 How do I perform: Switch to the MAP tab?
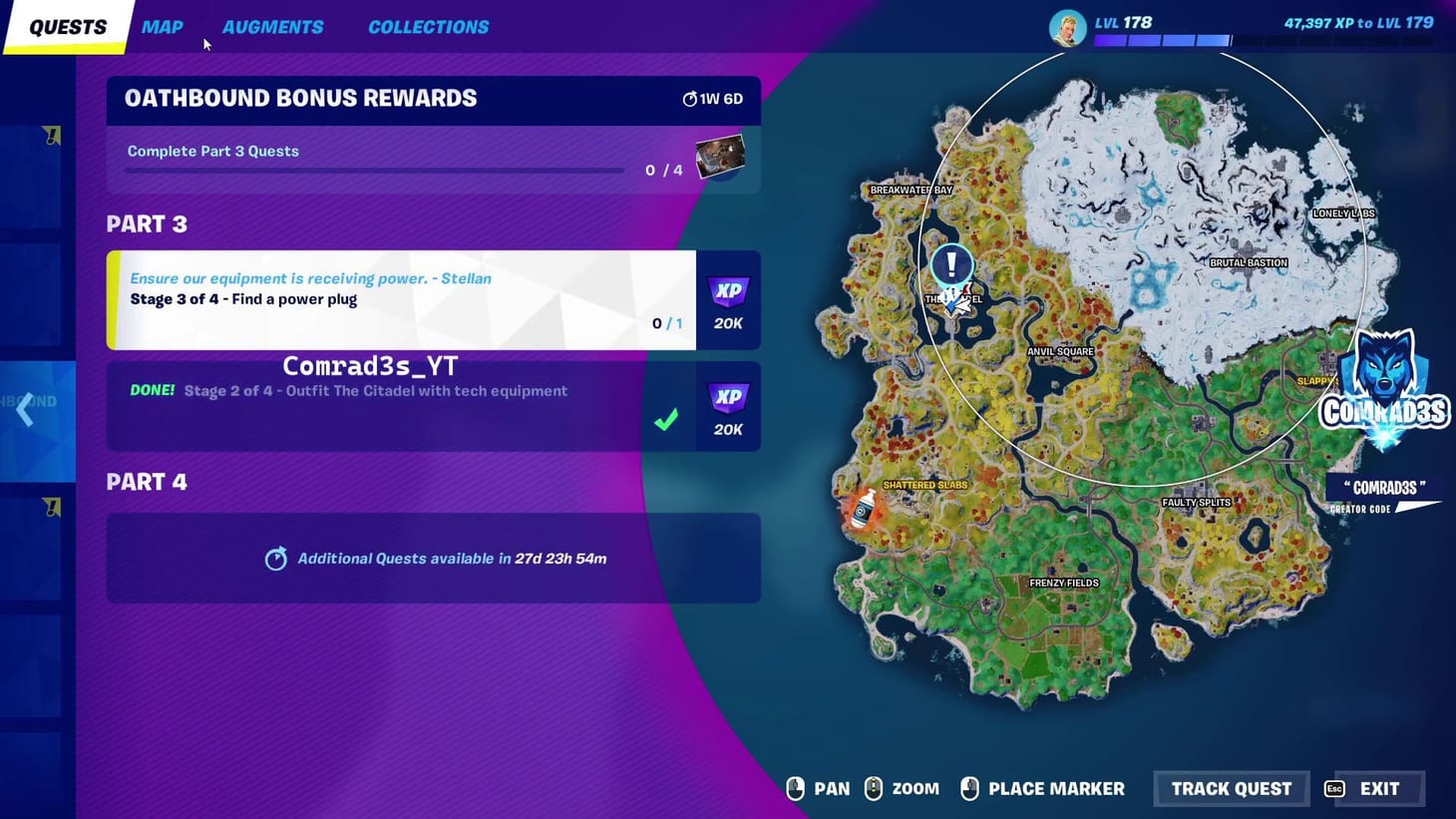click(162, 27)
